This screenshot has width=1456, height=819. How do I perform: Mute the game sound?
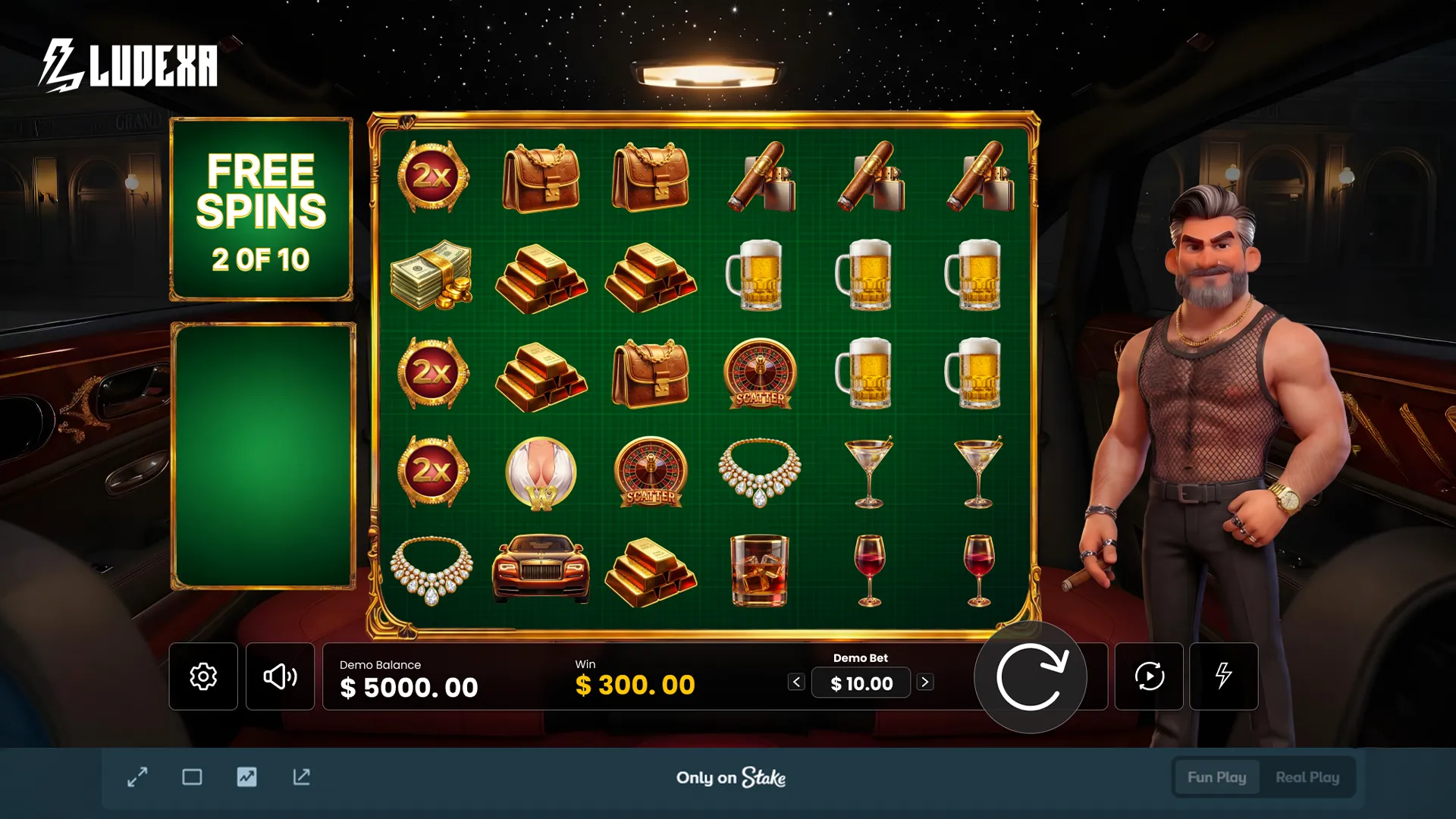pos(280,676)
